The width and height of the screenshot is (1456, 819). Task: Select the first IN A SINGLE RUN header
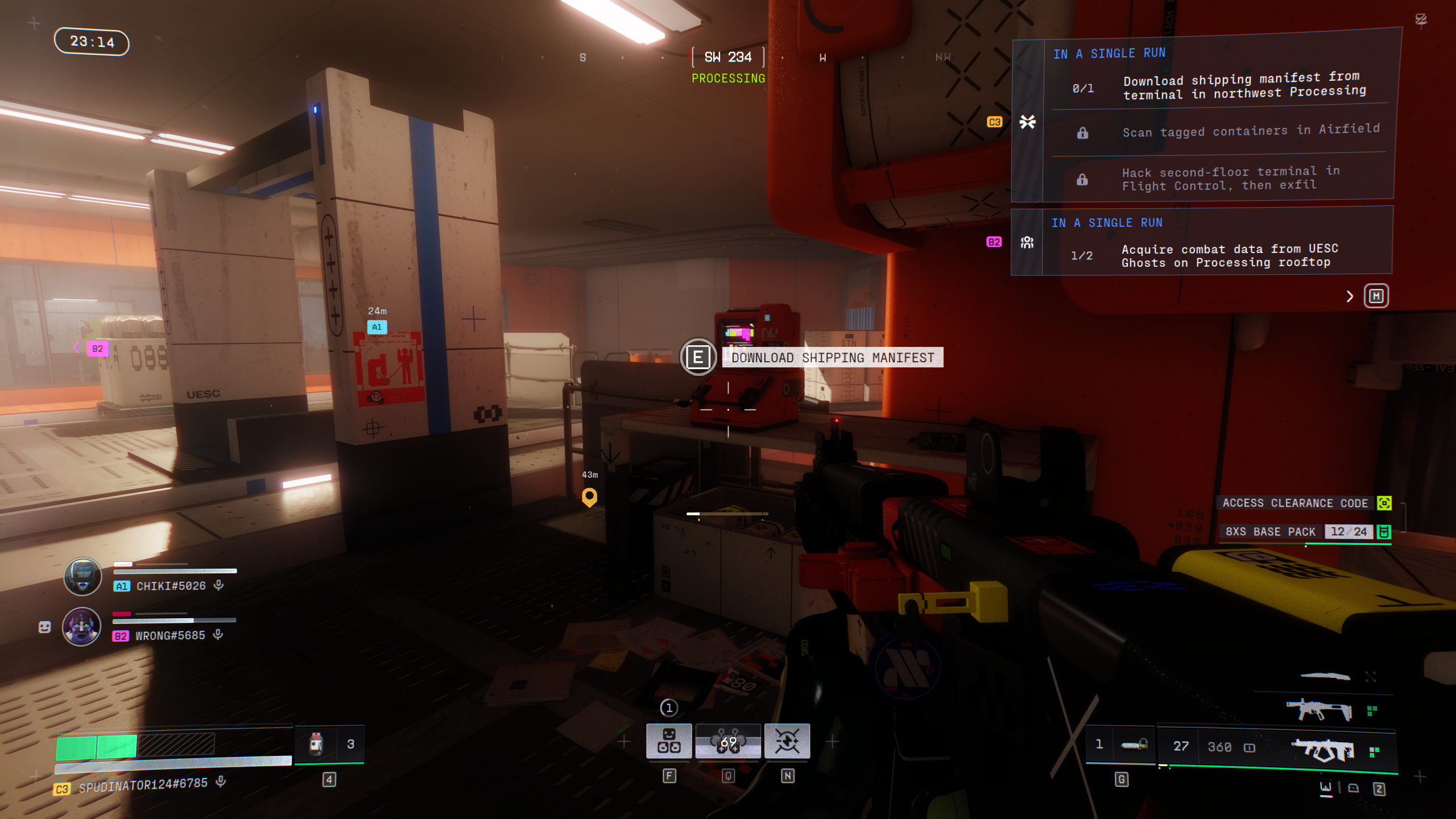(1109, 53)
